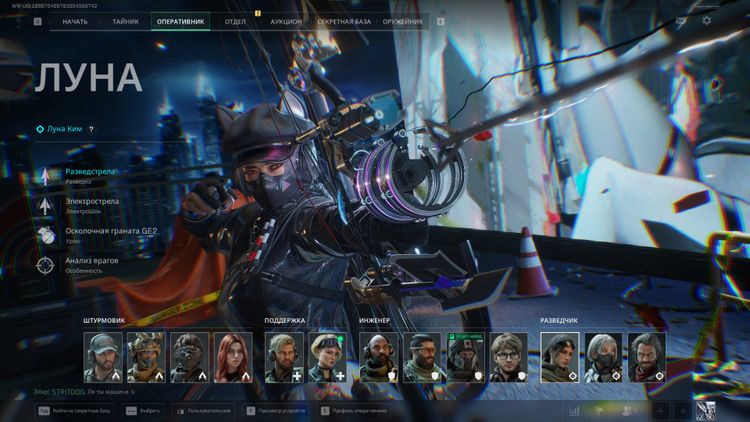The image size is (750, 422).
Task: Select the engineer operator with glasses
Action: (508, 357)
